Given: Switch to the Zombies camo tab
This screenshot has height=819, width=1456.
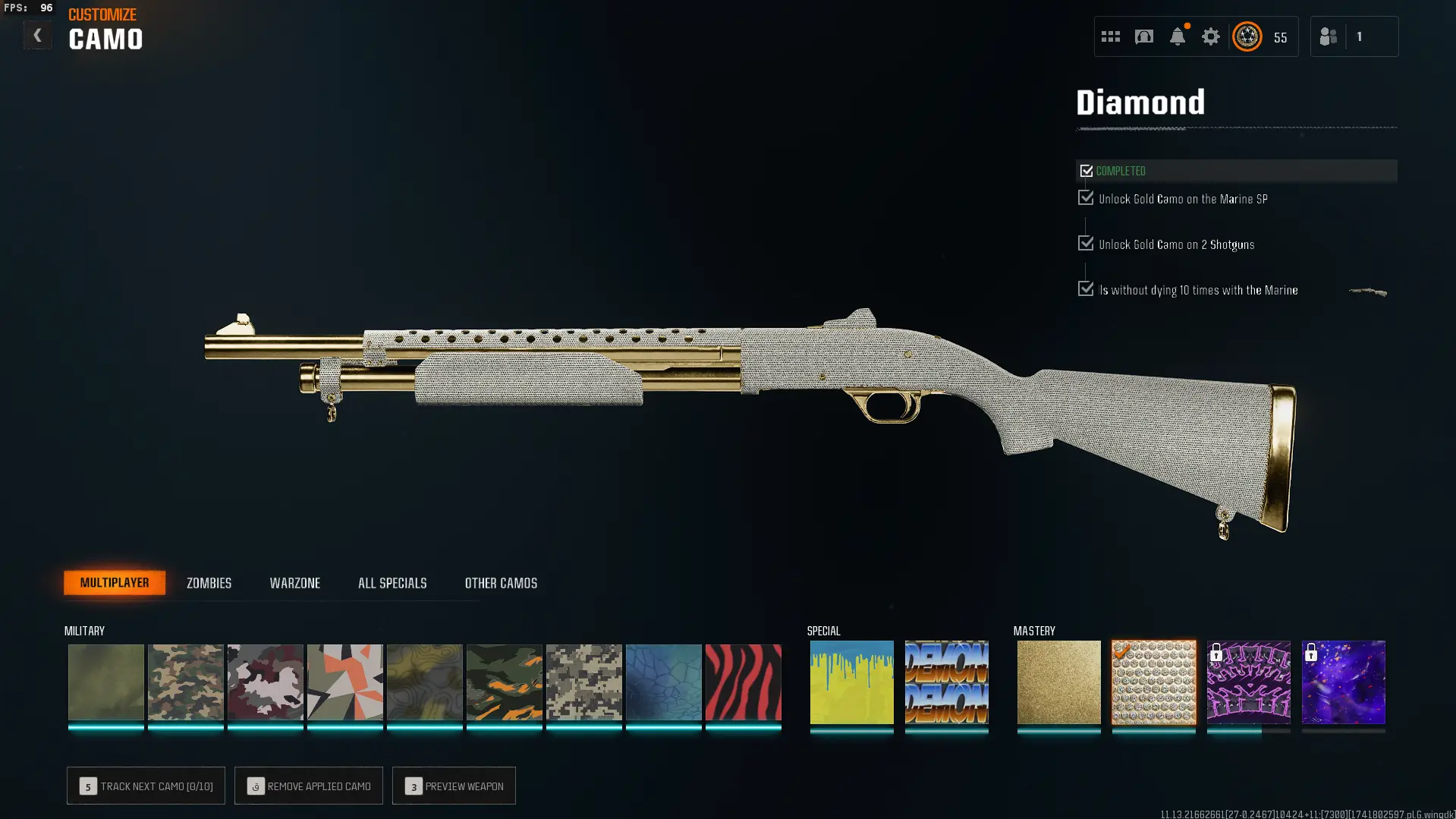Looking at the screenshot, I should pyautogui.click(x=209, y=583).
